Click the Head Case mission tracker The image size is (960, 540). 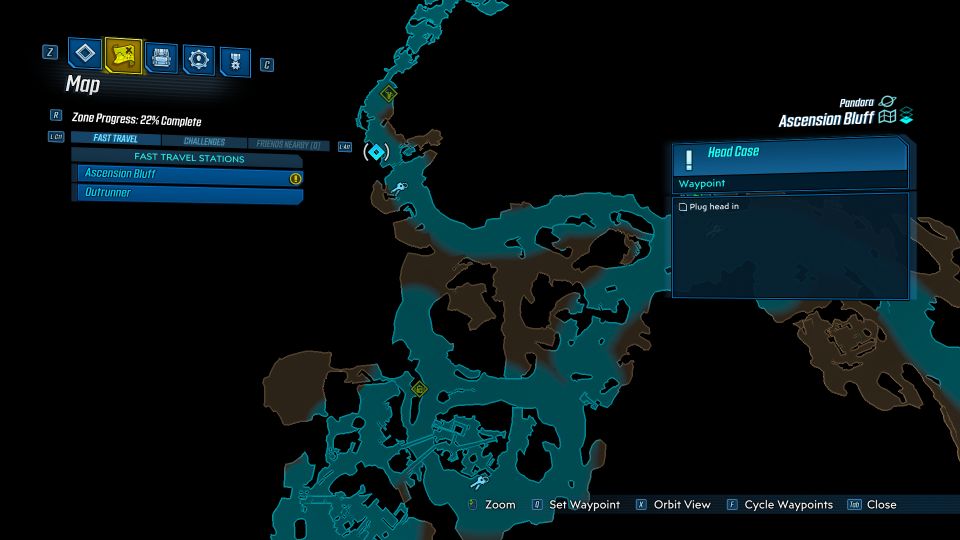click(790, 155)
